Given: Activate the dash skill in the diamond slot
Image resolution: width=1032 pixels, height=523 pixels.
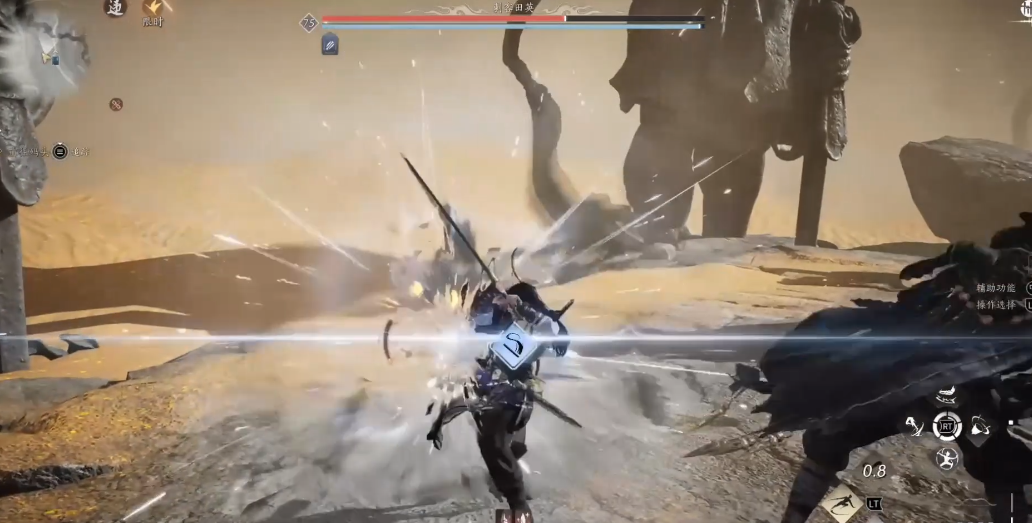Looking at the screenshot, I should [842, 501].
